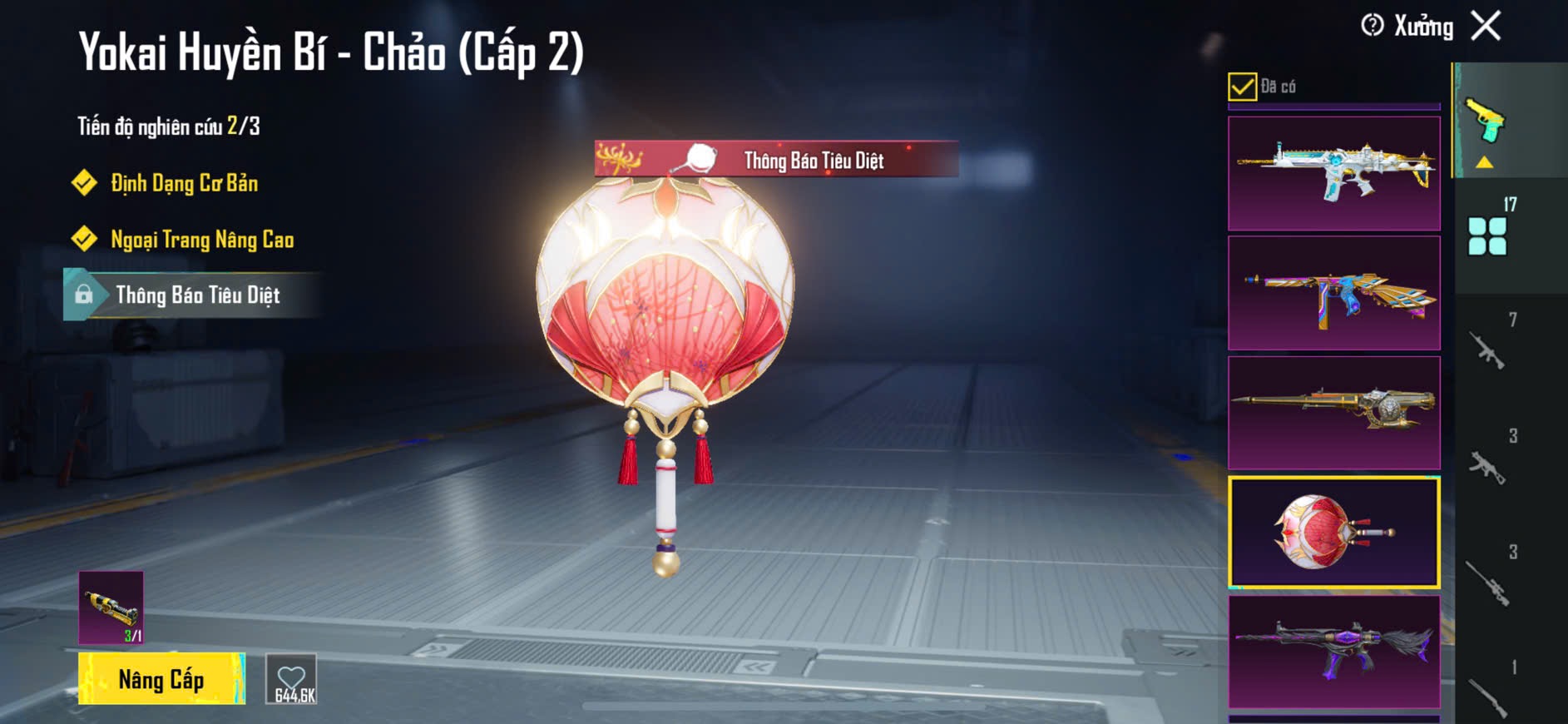1568x724 pixels.
Task: Like the skin using the heart button
Action: pos(291,679)
